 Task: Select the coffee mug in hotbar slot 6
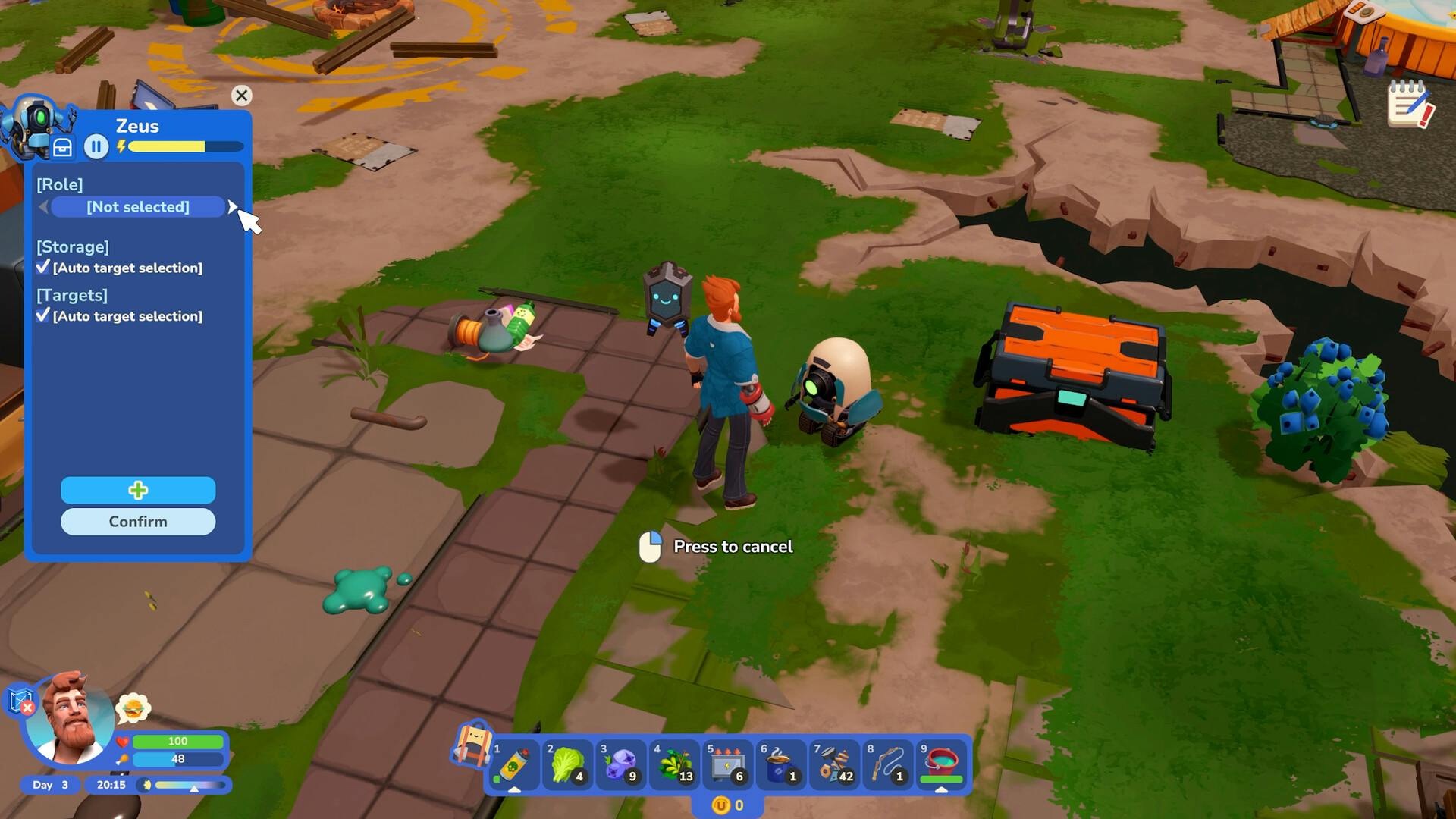point(780,764)
